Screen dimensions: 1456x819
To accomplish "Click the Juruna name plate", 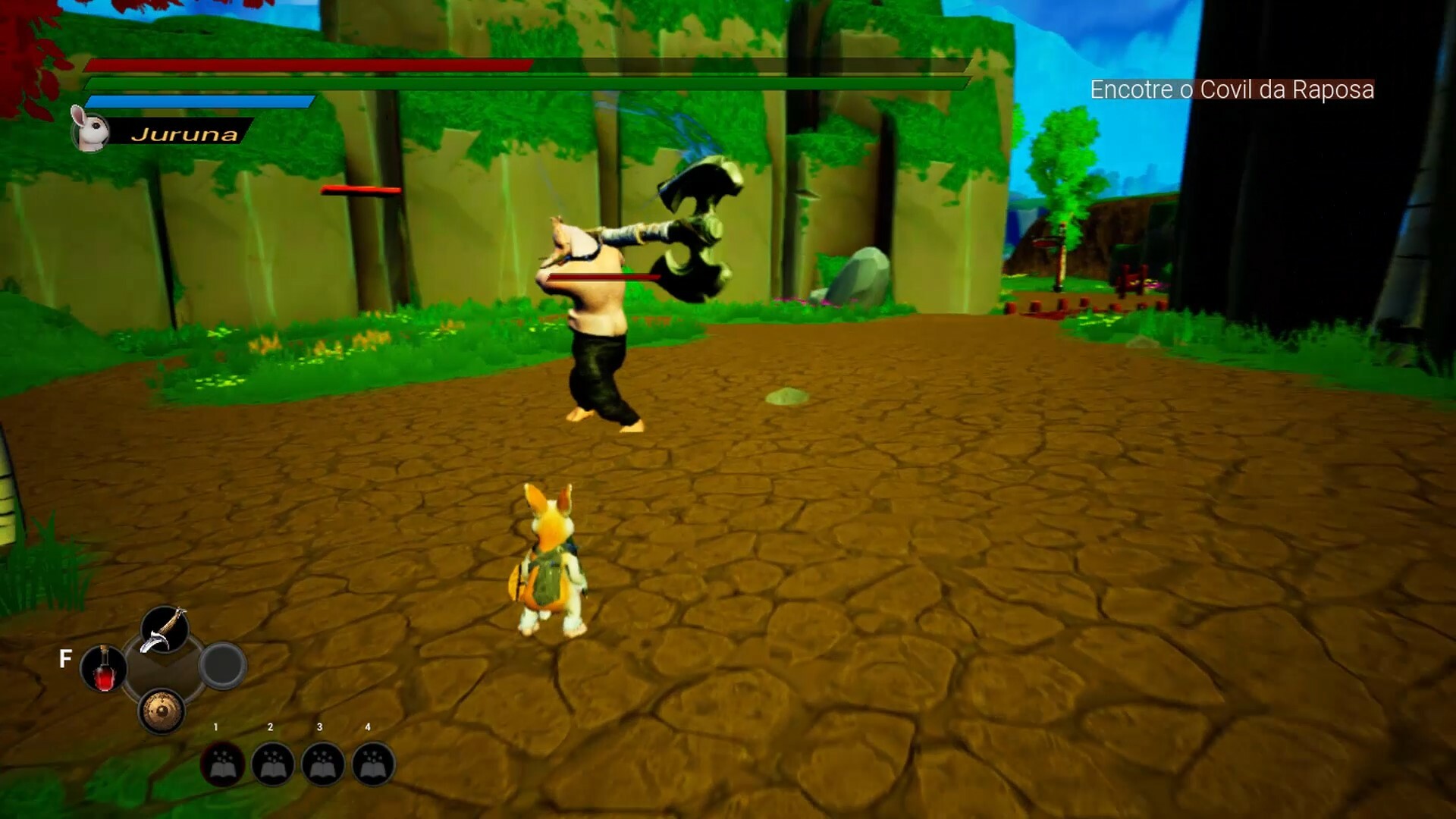I will point(186,135).
